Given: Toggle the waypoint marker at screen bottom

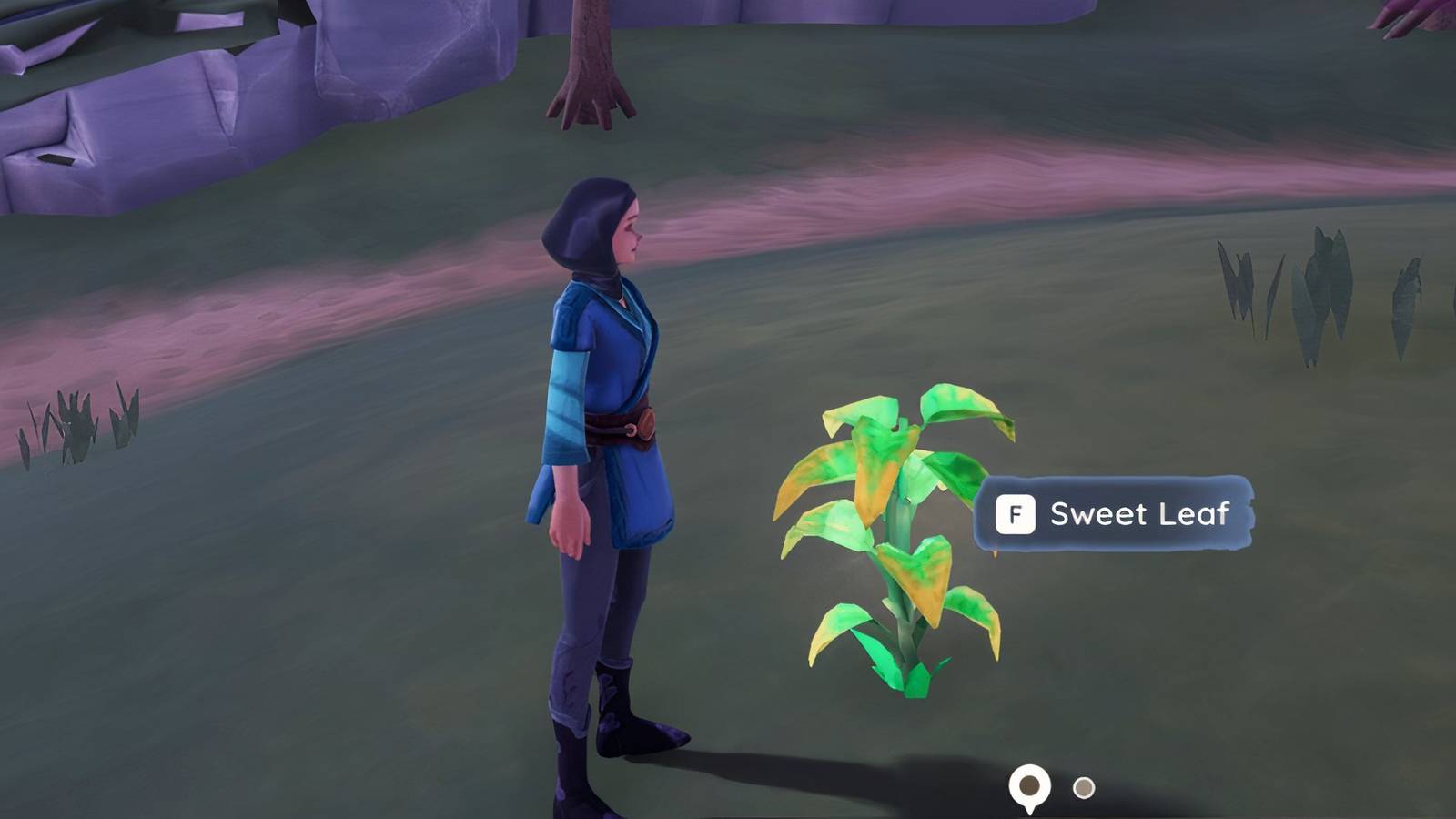Looking at the screenshot, I should pyautogui.click(x=1029, y=783).
